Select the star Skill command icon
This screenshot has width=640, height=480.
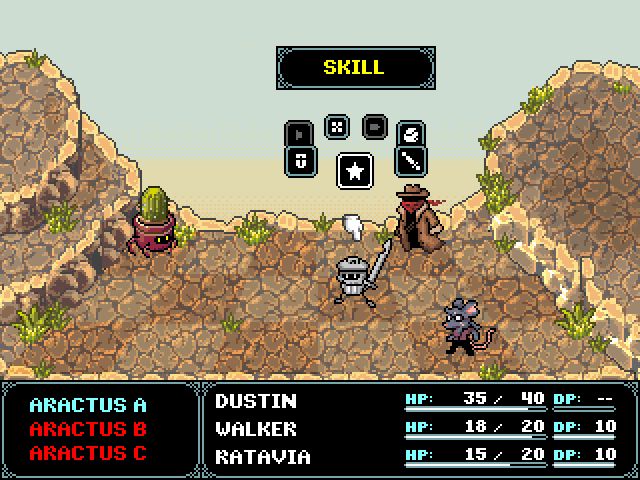click(353, 170)
